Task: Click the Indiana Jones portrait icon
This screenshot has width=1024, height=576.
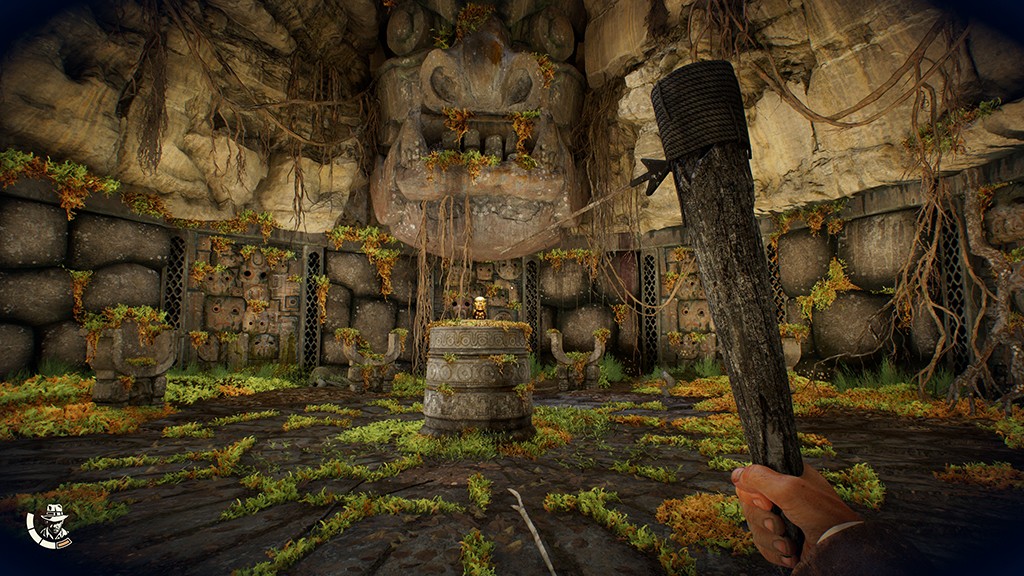Action: (49, 526)
